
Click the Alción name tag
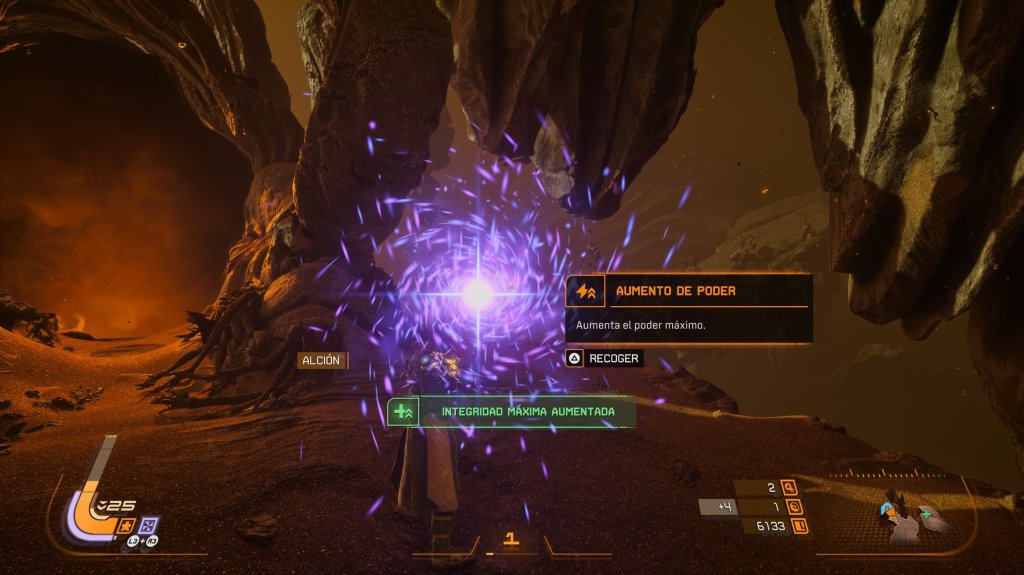[321, 360]
